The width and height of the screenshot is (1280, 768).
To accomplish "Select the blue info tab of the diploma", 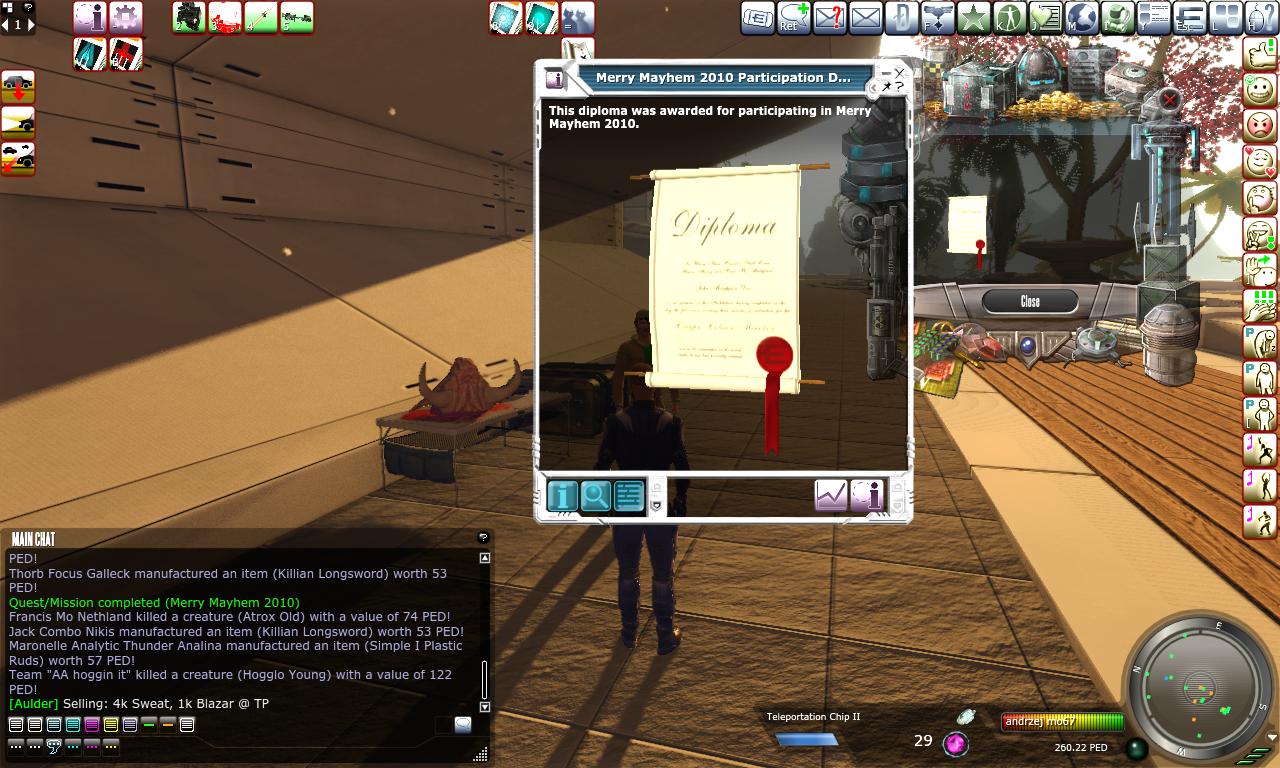I will [563, 496].
